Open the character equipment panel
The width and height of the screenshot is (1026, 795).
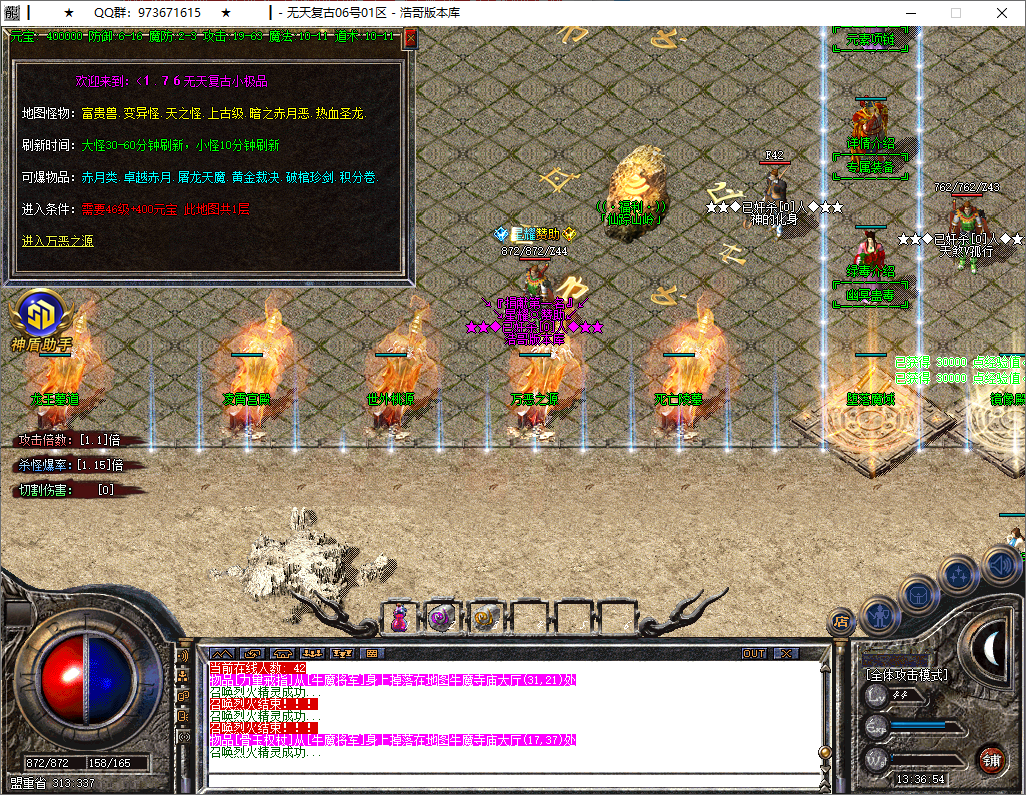pyautogui.click(x=880, y=615)
